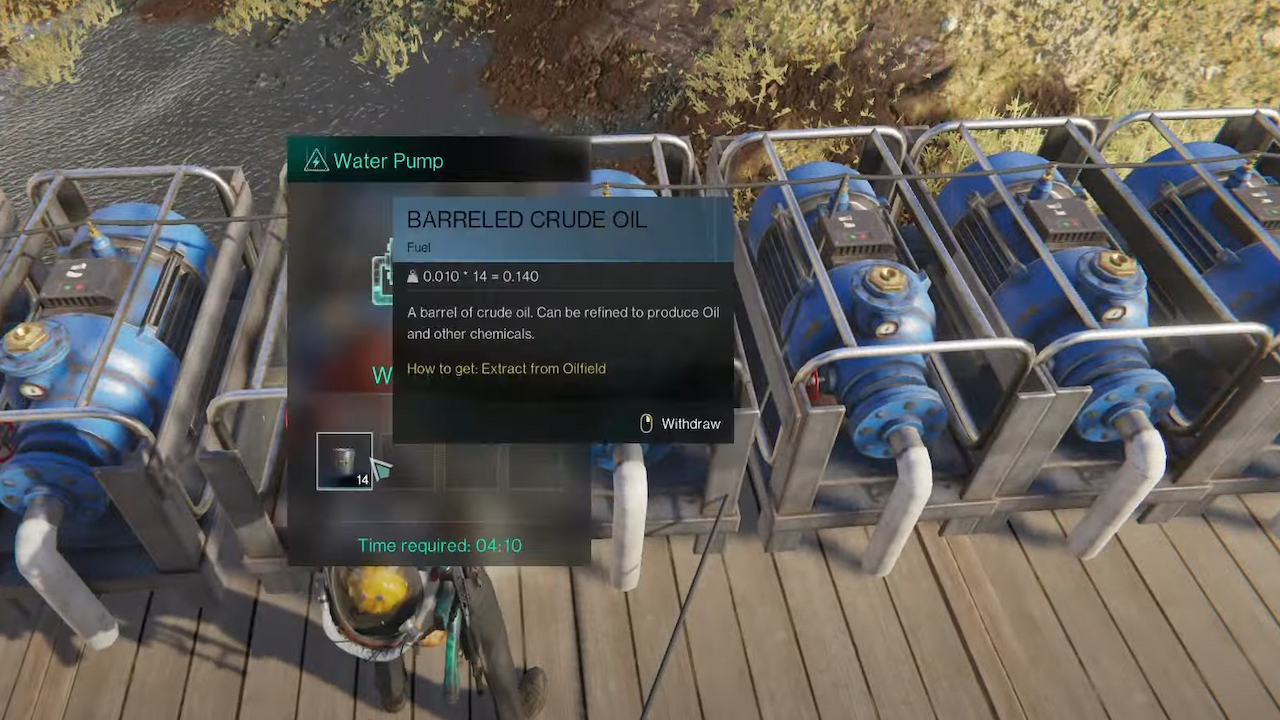Click the Fuel subtitle under the item name
This screenshot has height=720, width=1280.
point(418,247)
